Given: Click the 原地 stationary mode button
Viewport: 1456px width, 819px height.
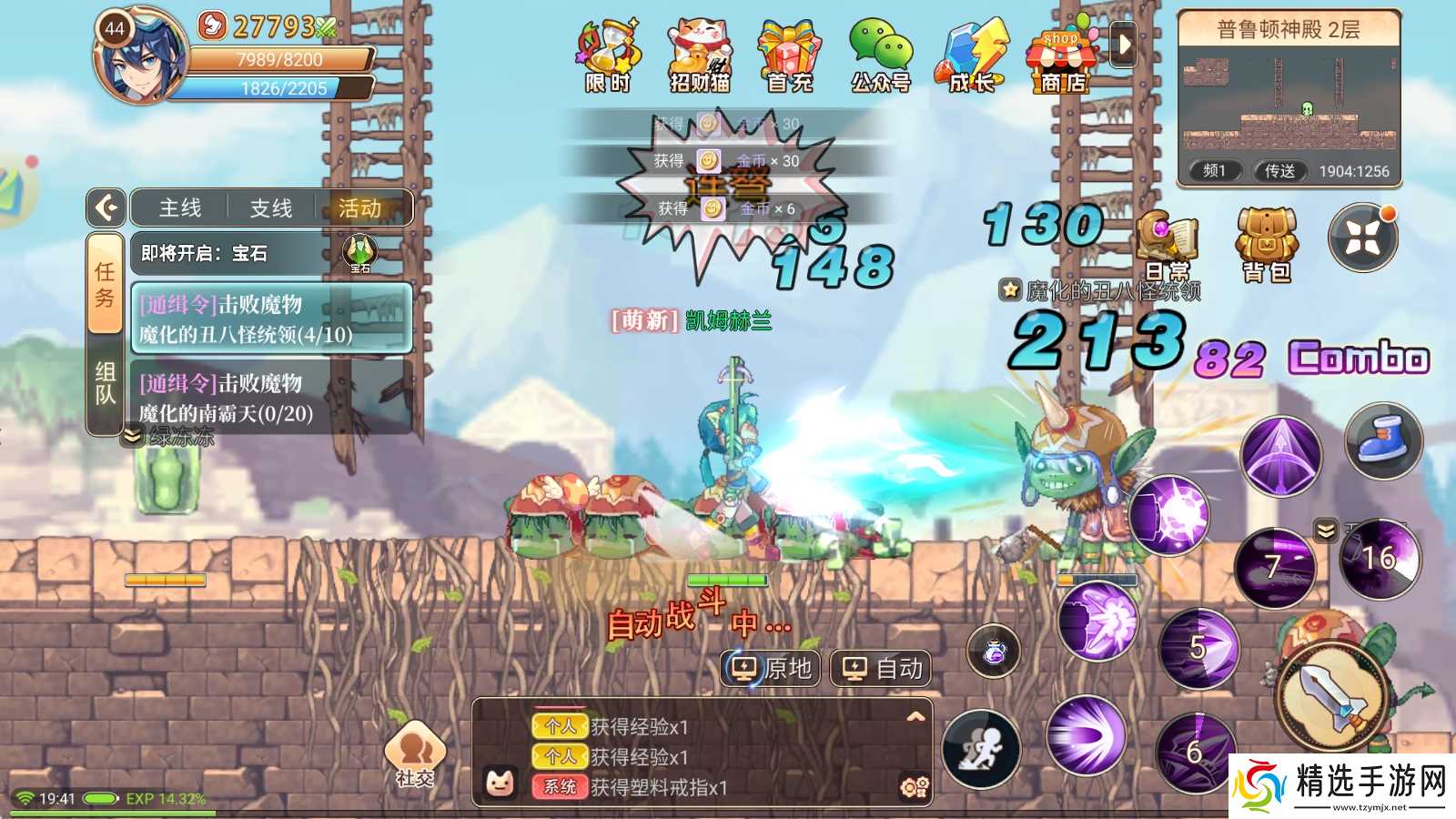Looking at the screenshot, I should point(772,669).
